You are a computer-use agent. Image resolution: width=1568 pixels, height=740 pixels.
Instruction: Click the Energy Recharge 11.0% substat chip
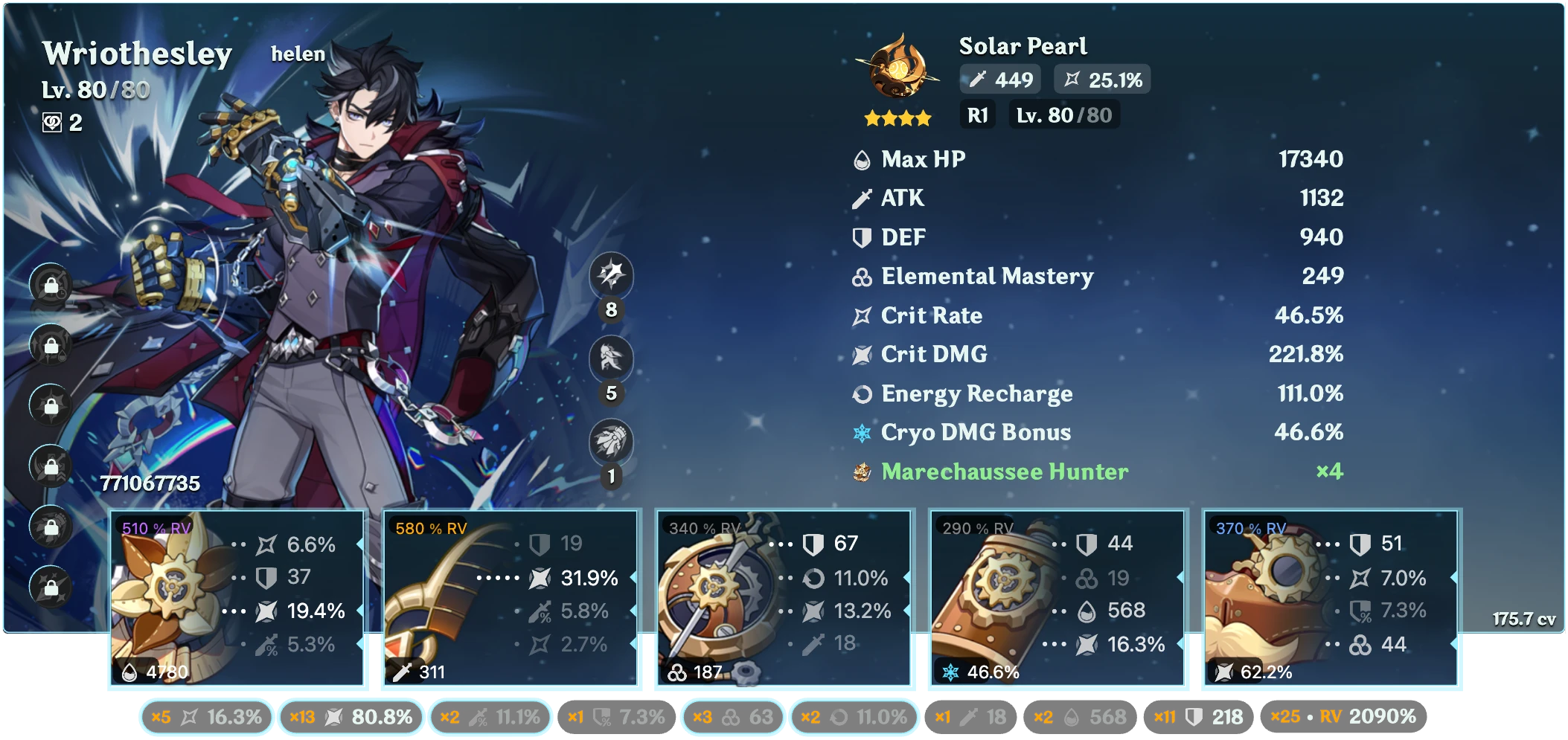pyautogui.click(x=854, y=717)
